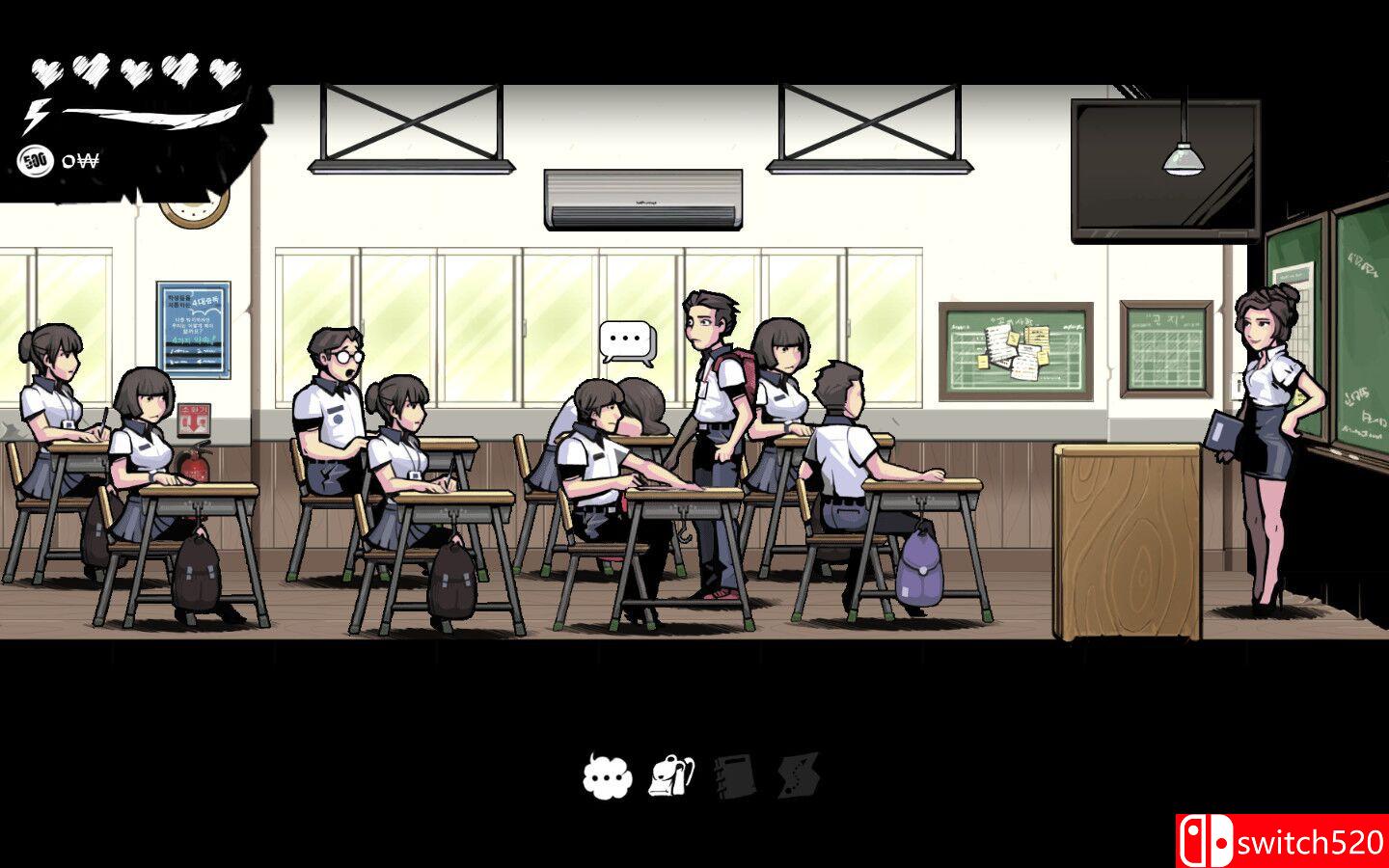Click the lightning bolt stamina icon
1389x868 pixels.
[x=37, y=115]
